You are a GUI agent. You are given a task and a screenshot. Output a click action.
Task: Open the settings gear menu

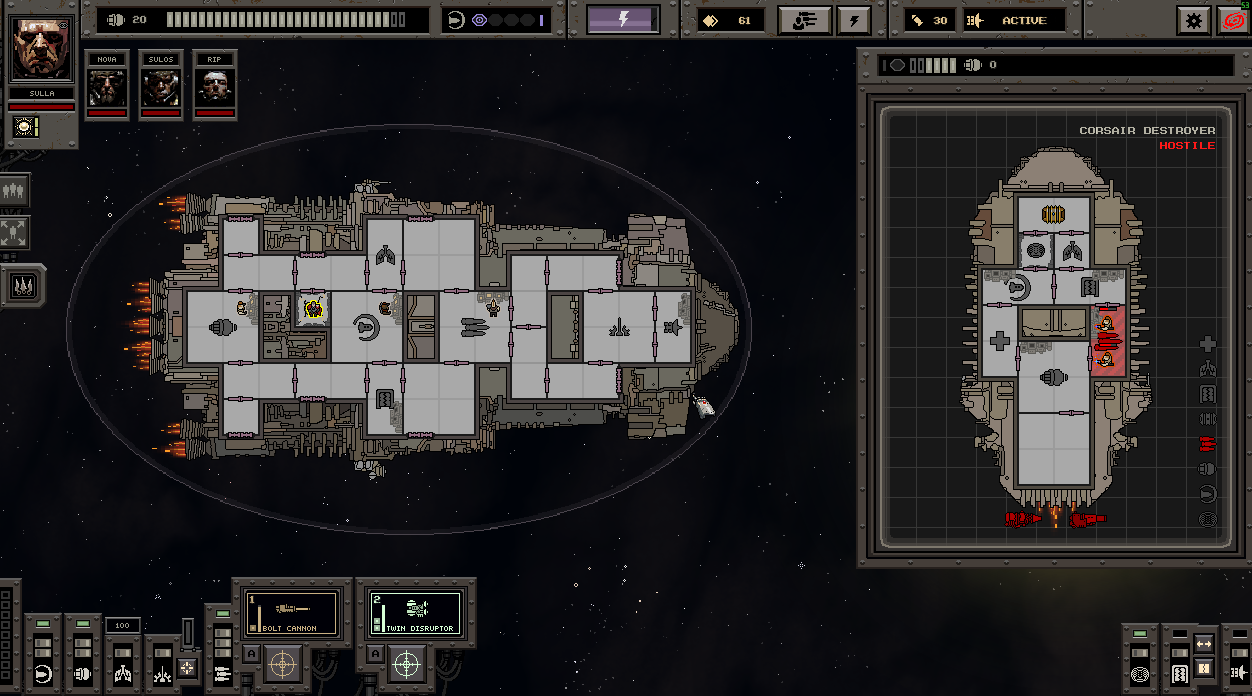click(1193, 20)
